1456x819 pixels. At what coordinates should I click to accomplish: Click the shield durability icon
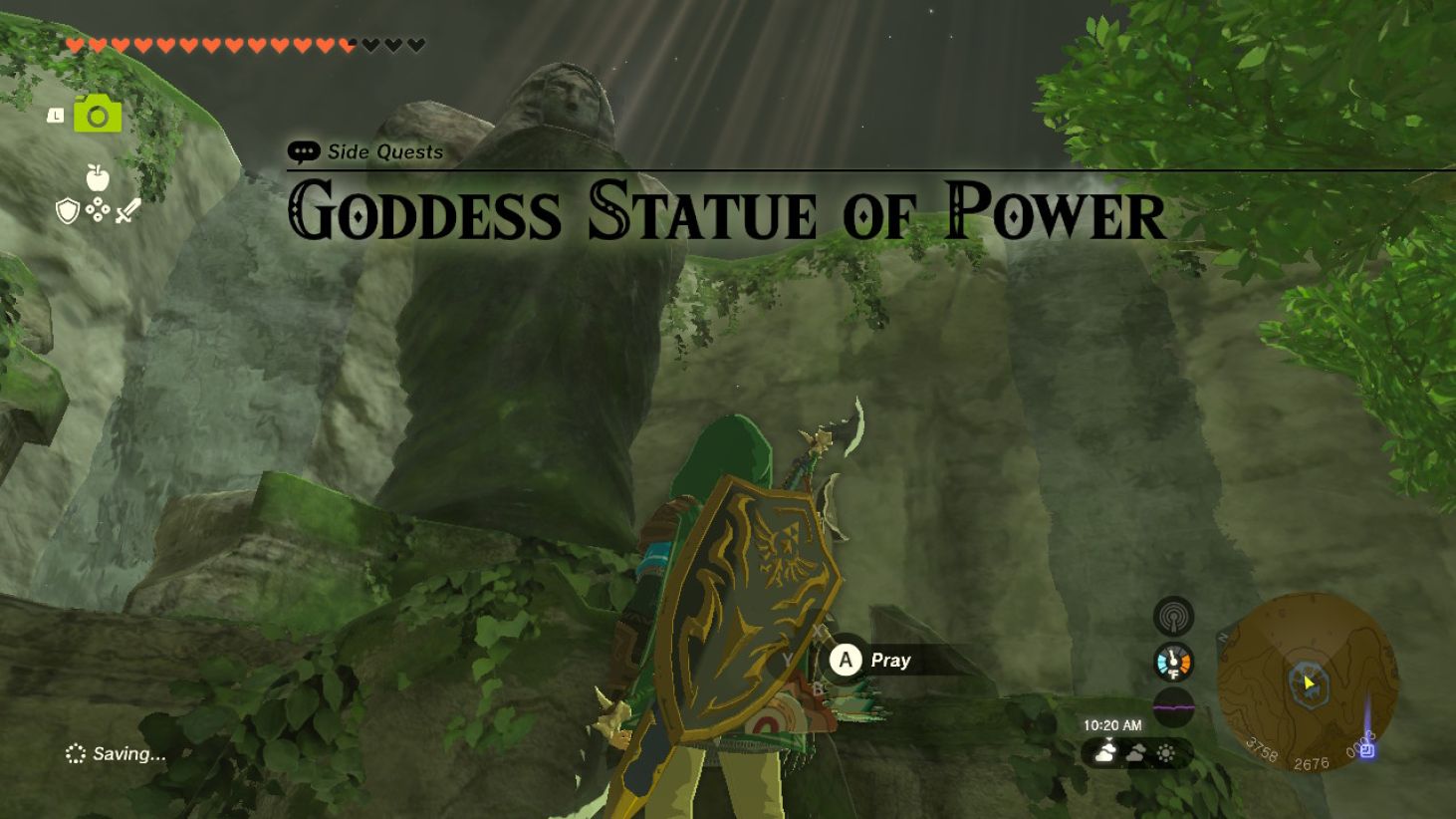tap(68, 210)
